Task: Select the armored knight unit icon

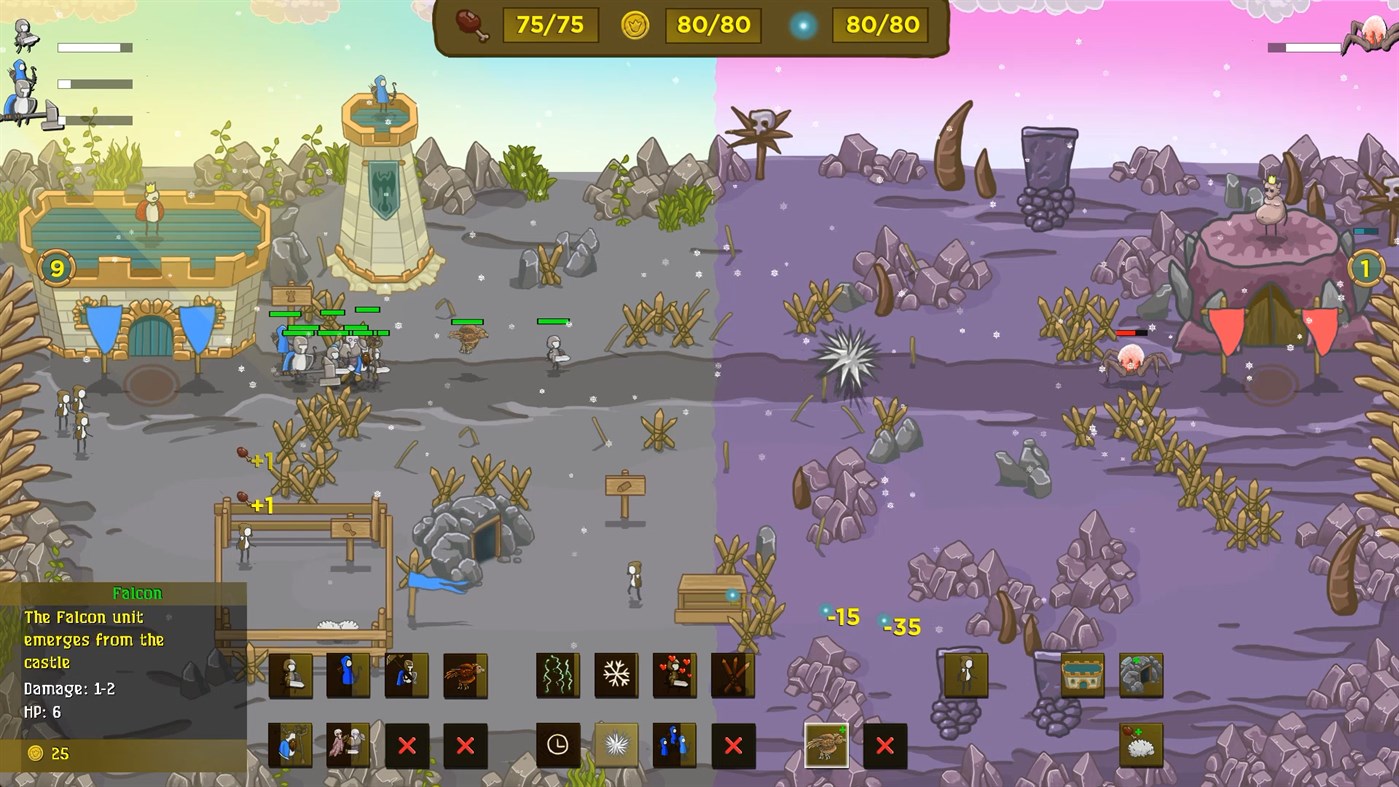Action: click(407, 675)
